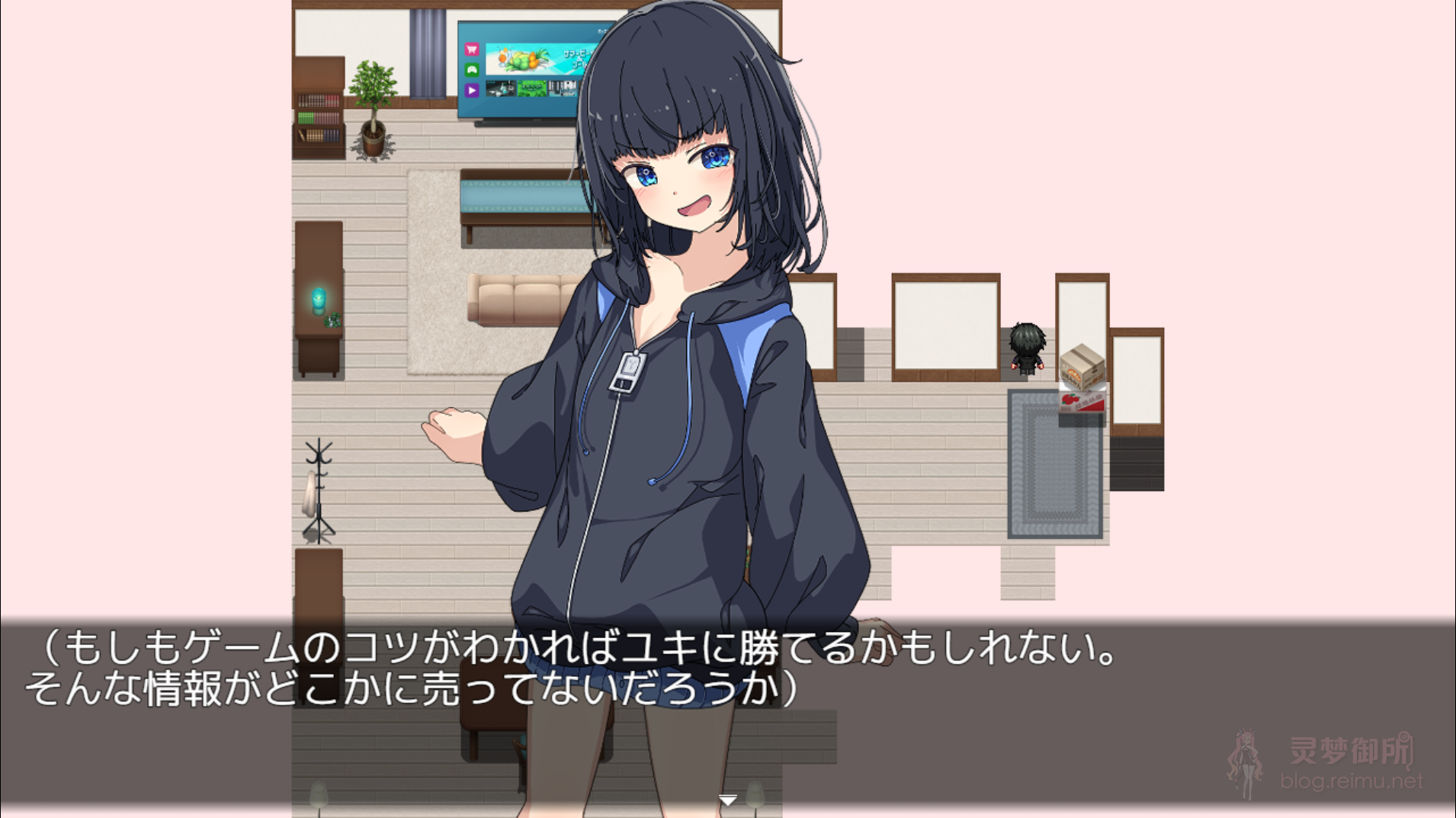The width and height of the screenshot is (1456, 818).
Task: Select the green forest thumbnail on the TV
Action: tap(532, 88)
